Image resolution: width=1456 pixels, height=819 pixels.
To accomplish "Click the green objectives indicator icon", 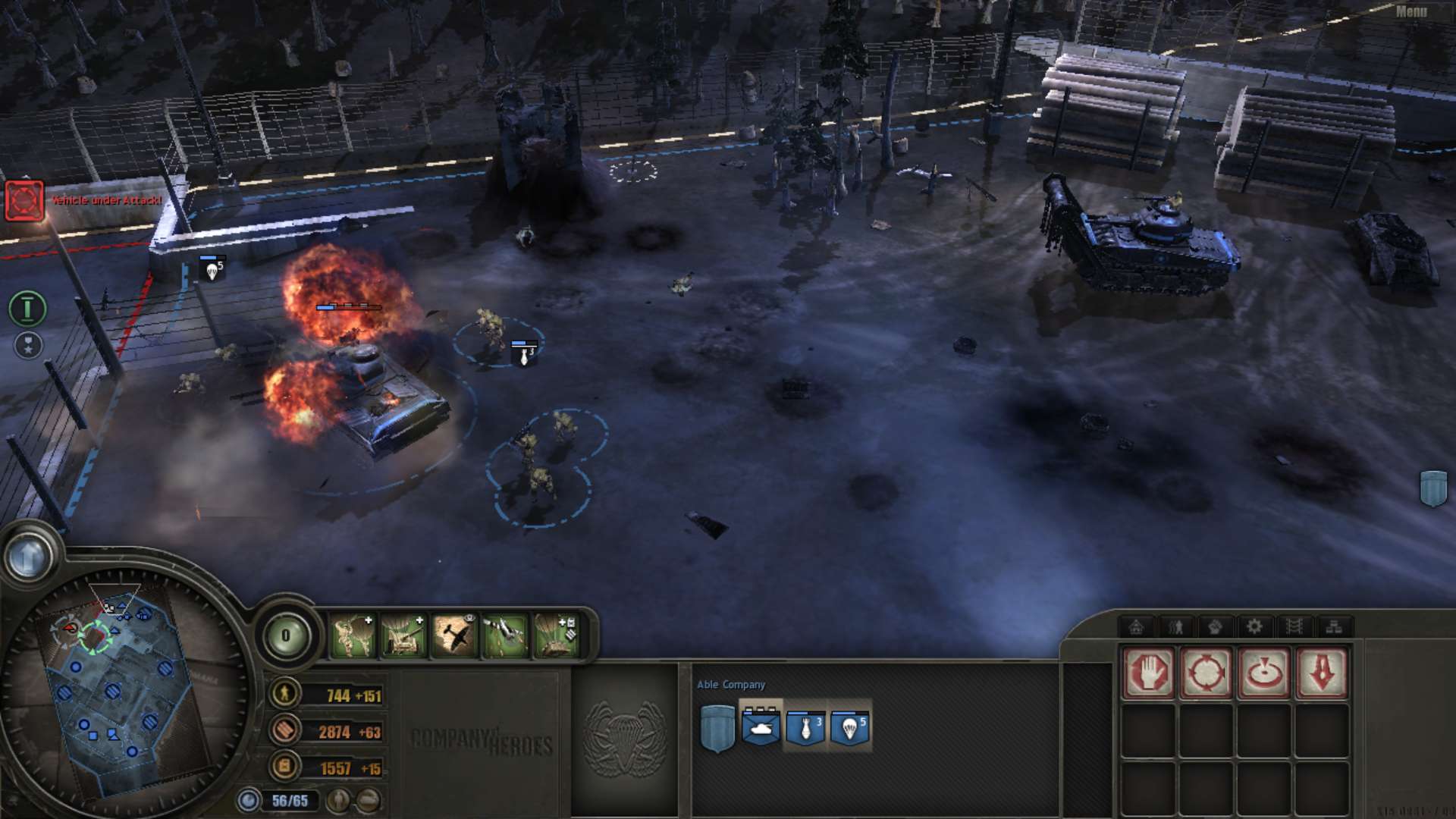I will pos(27,308).
